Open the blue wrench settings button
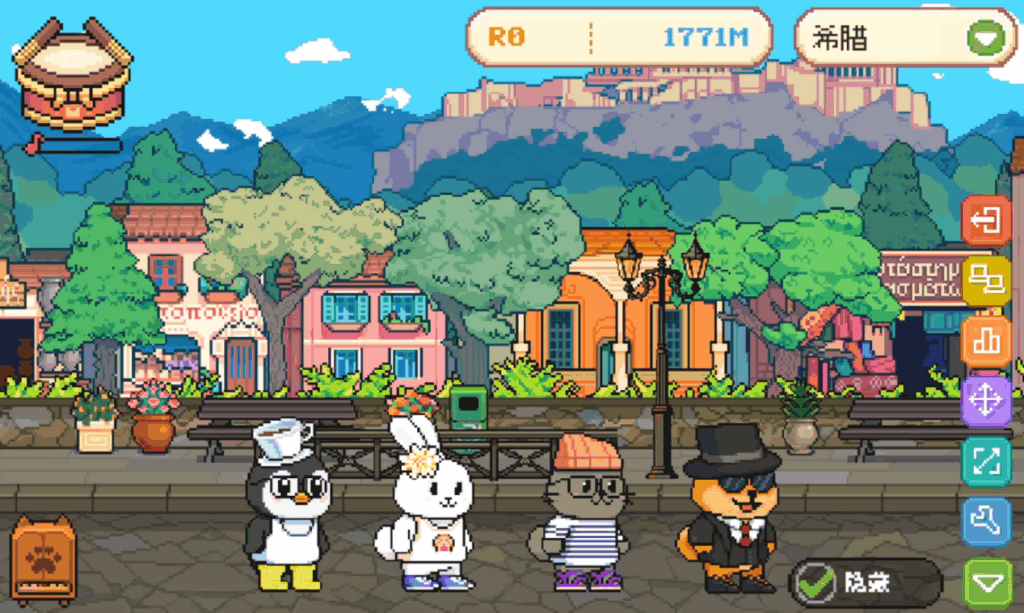The image size is (1024, 613). click(986, 521)
